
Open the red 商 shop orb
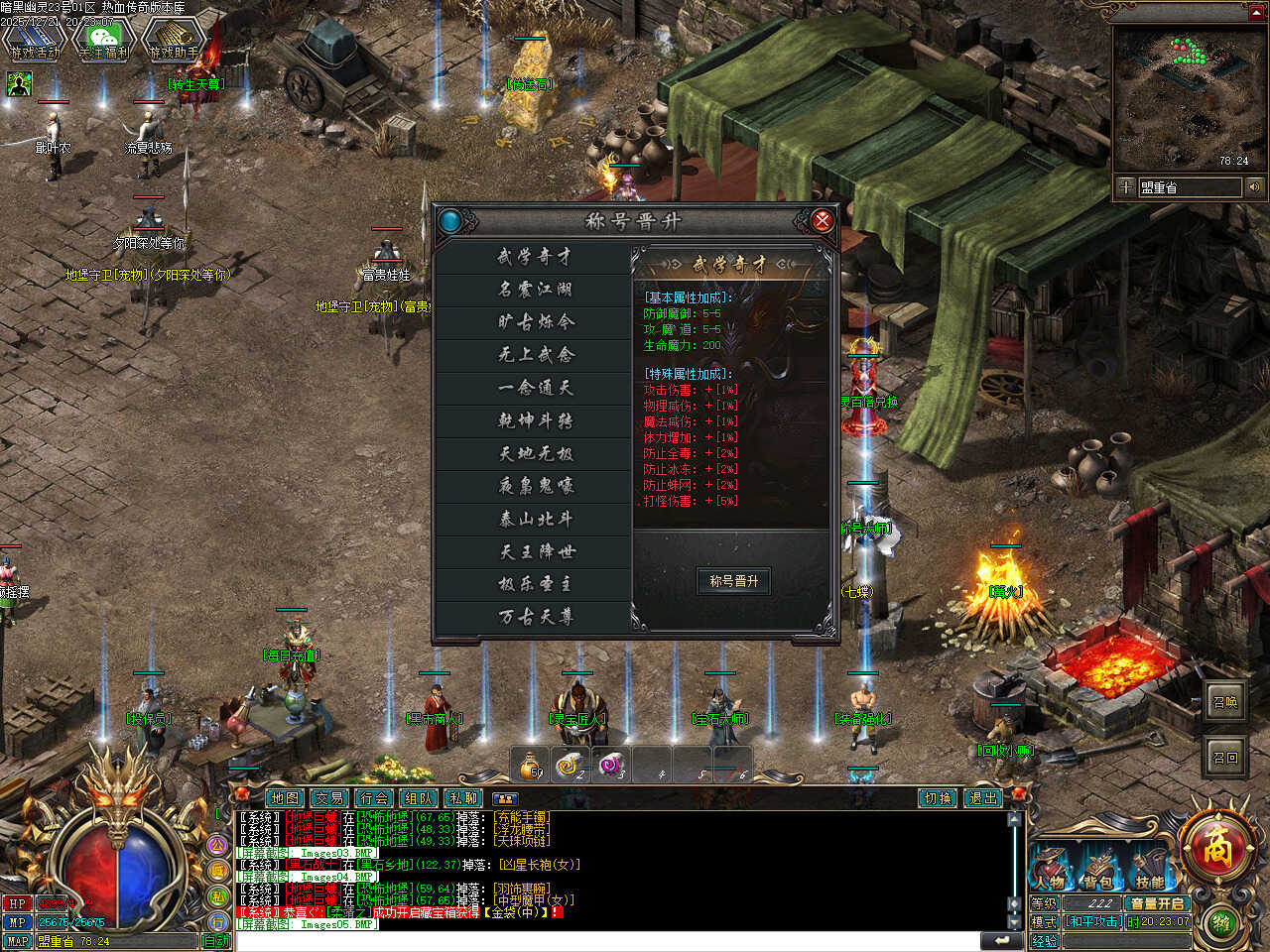(1216, 849)
